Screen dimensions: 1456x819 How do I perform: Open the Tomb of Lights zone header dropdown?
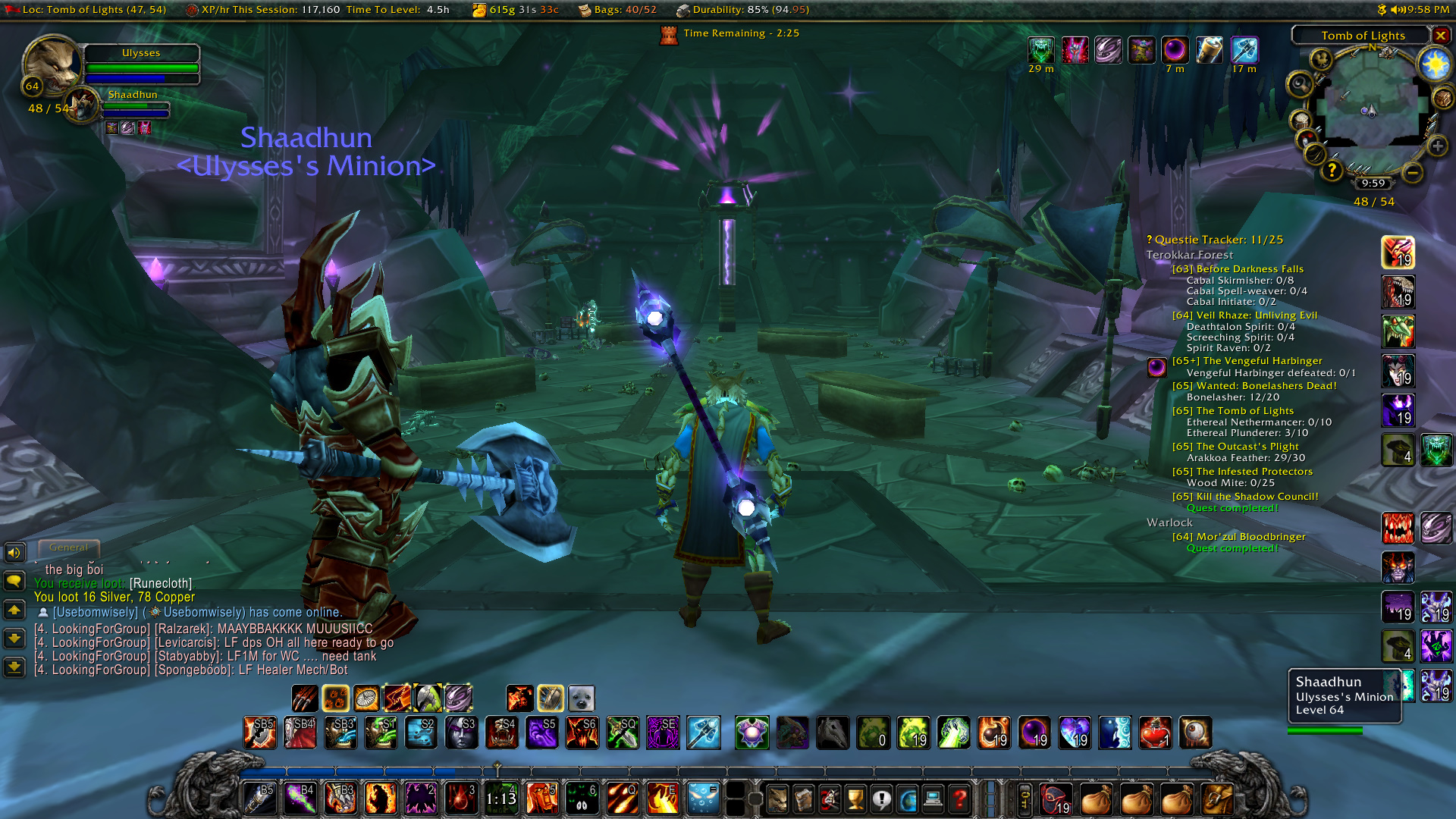coord(1363,35)
